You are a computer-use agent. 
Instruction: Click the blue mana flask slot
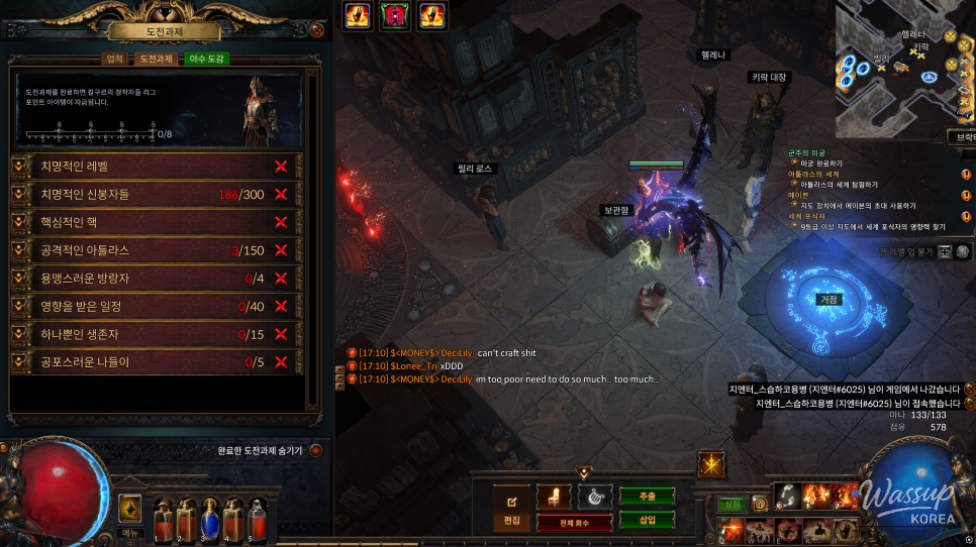(210, 518)
